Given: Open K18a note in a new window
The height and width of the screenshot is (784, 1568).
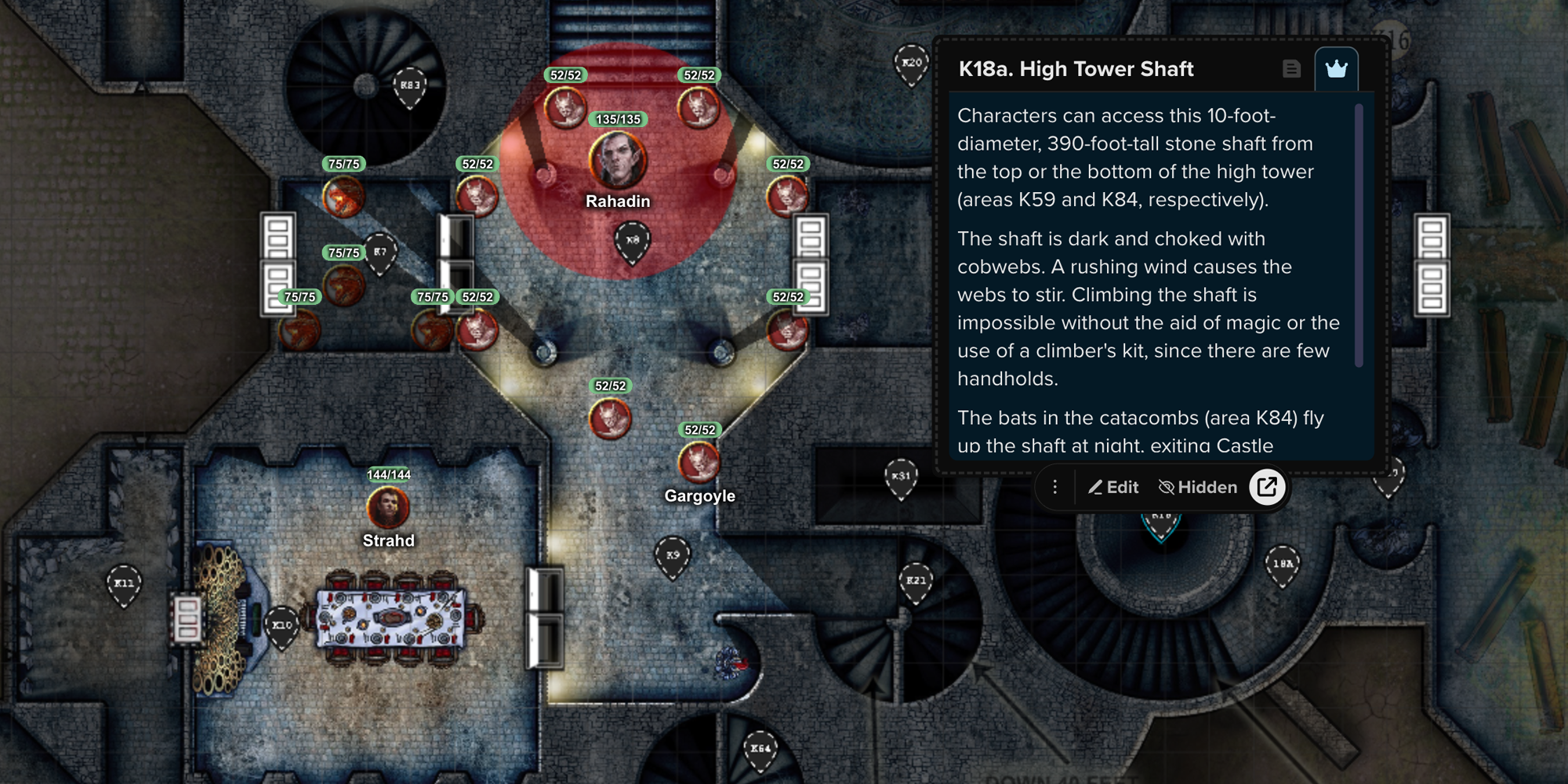Looking at the screenshot, I should tap(1267, 487).
